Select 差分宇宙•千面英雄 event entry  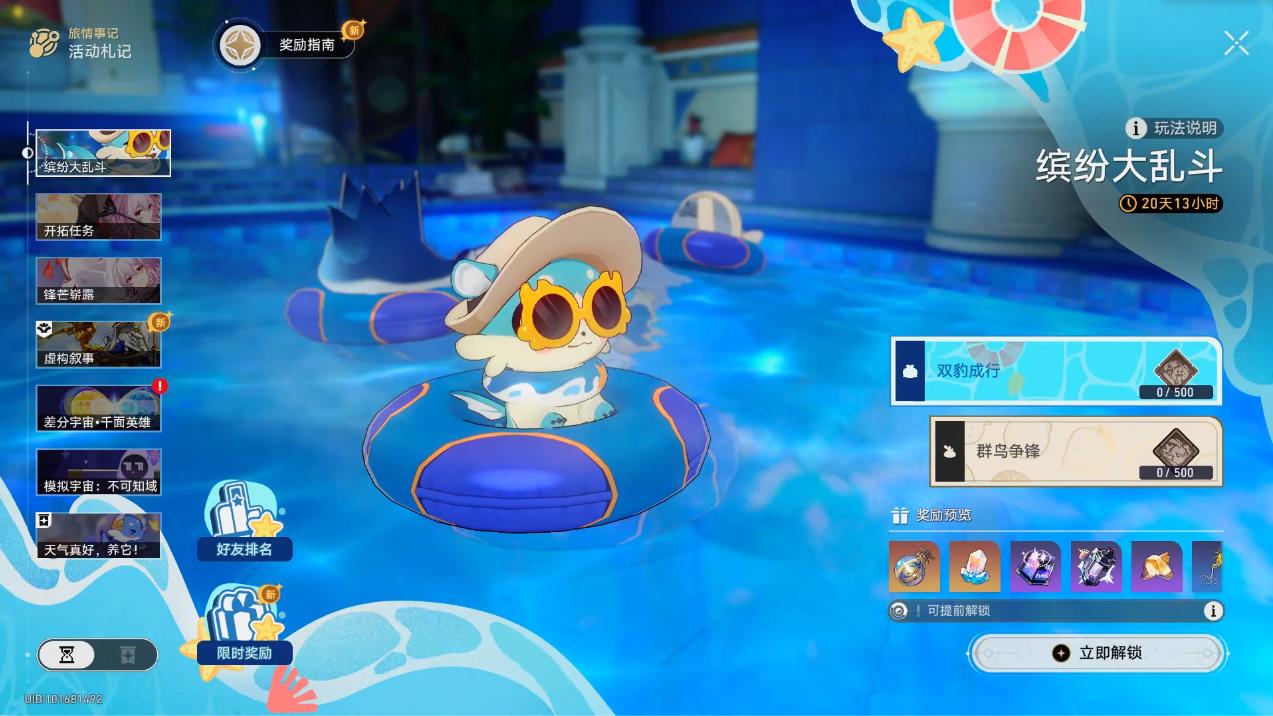tap(98, 408)
